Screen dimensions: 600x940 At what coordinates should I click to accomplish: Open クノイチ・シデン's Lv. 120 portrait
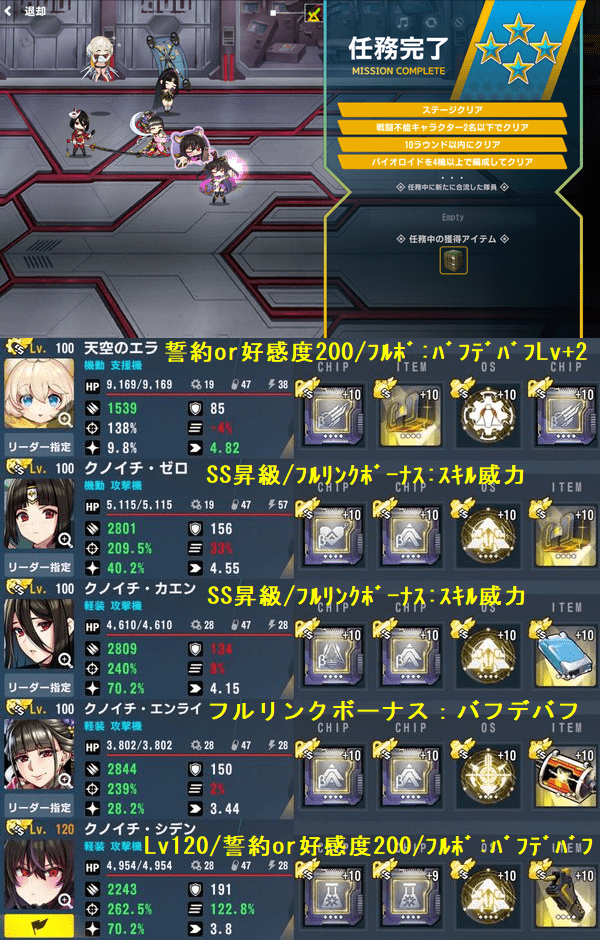click(39, 876)
